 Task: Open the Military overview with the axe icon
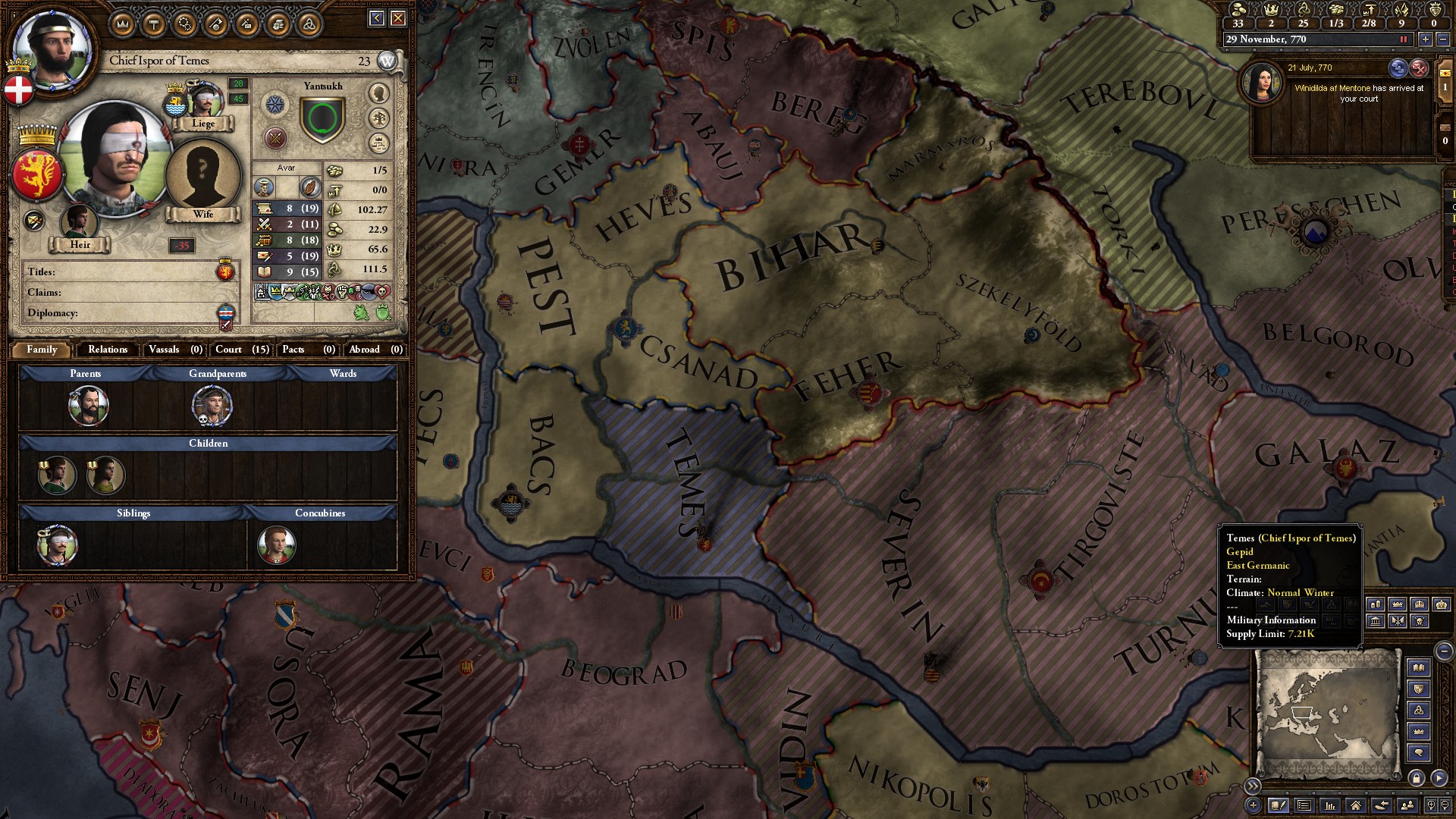click(x=215, y=24)
